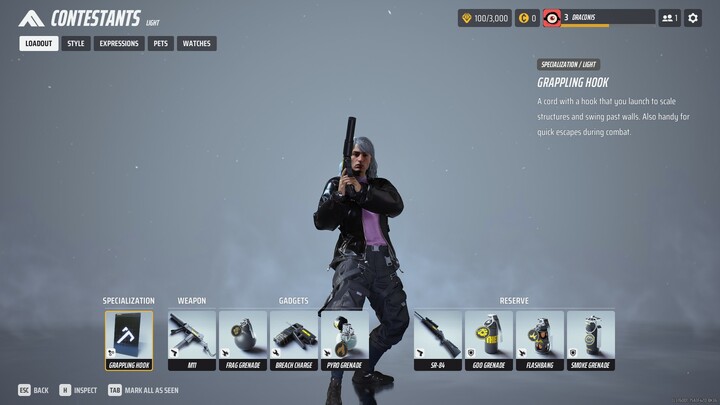Open the gold coin currency counter
The image size is (720, 405).
[527, 18]
